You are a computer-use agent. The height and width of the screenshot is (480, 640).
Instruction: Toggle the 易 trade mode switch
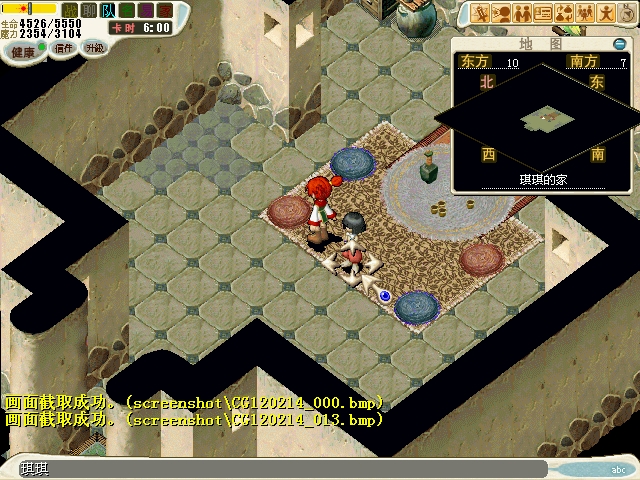144,10
